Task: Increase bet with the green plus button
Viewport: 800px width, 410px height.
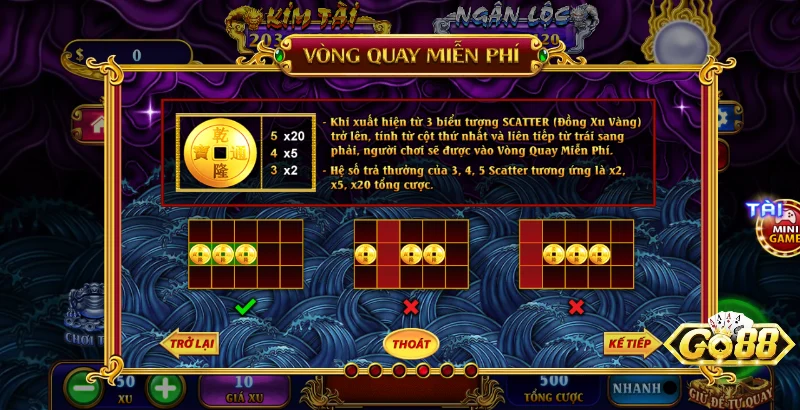Action: (166, 387)
